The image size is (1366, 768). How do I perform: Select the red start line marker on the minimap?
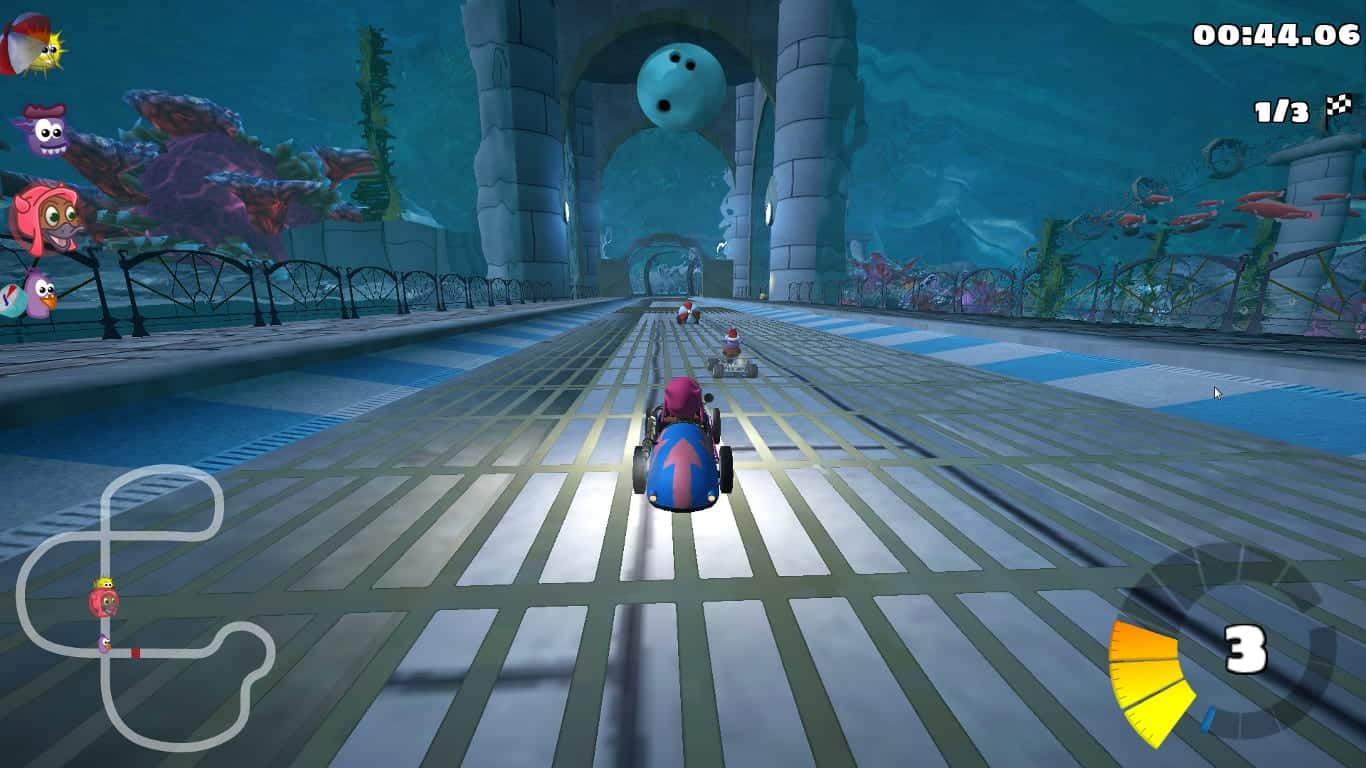click(x=135, y=653)
